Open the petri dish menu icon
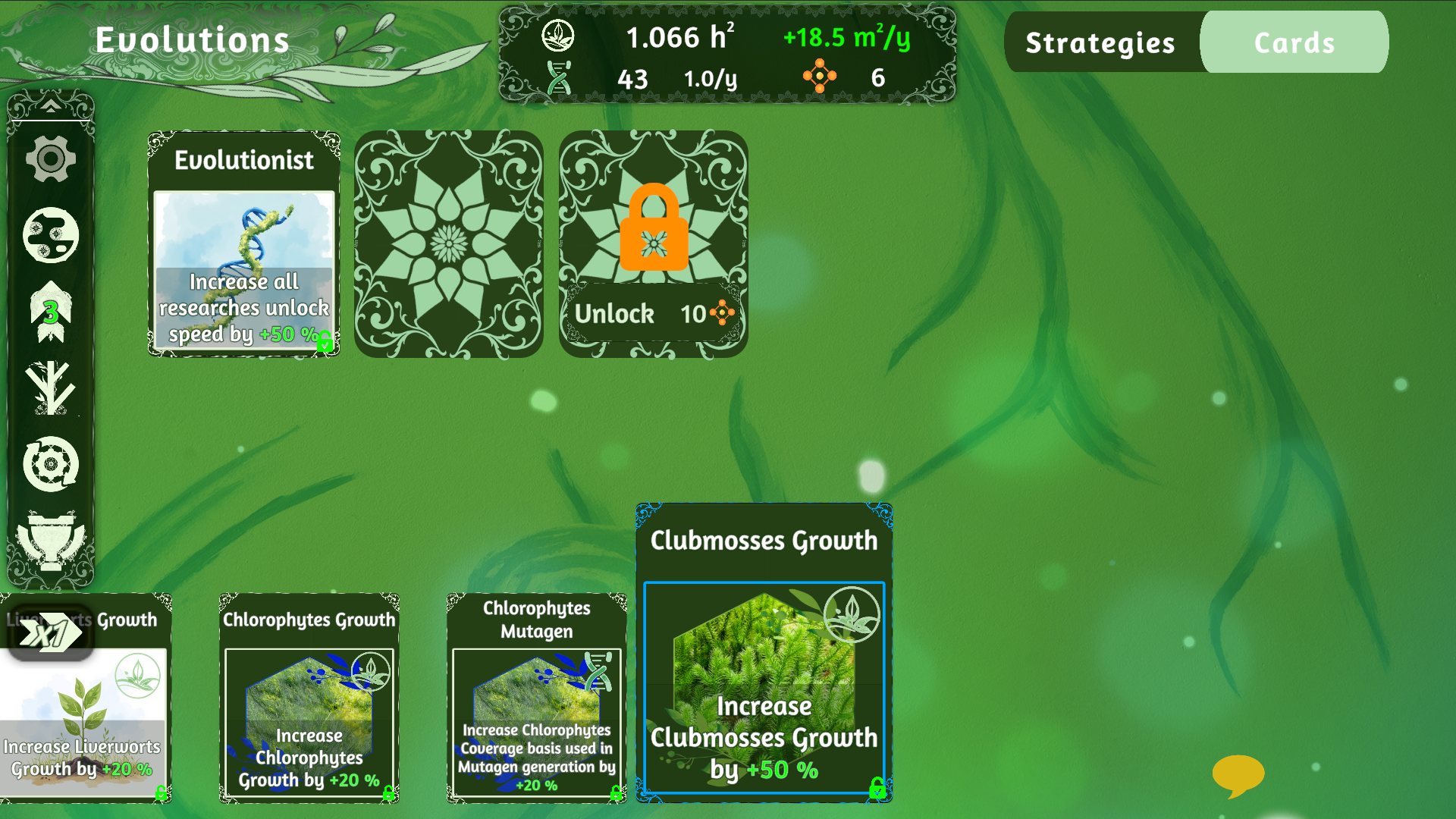 [51, 235]
